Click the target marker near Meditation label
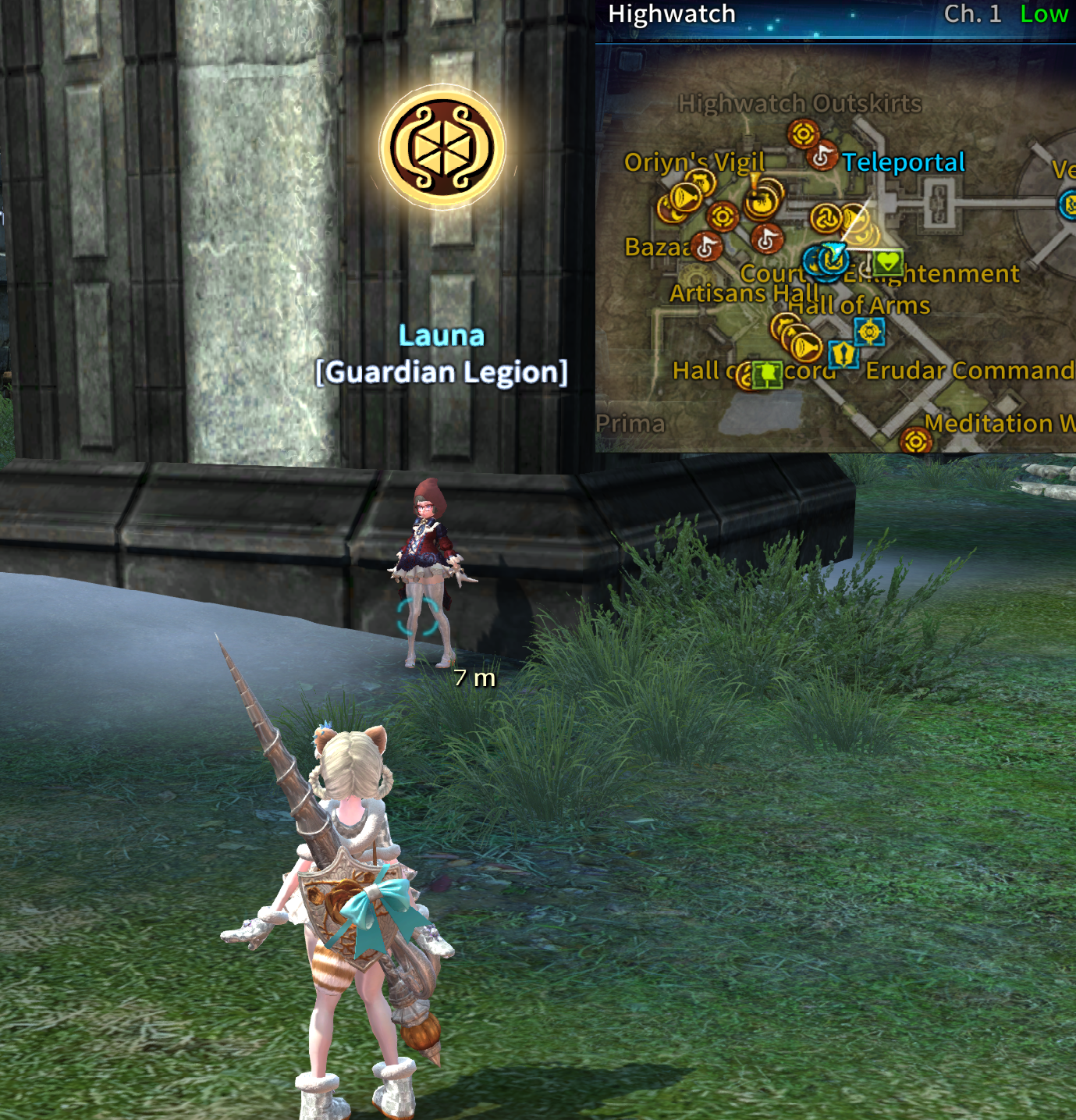 tap(915, 441)
